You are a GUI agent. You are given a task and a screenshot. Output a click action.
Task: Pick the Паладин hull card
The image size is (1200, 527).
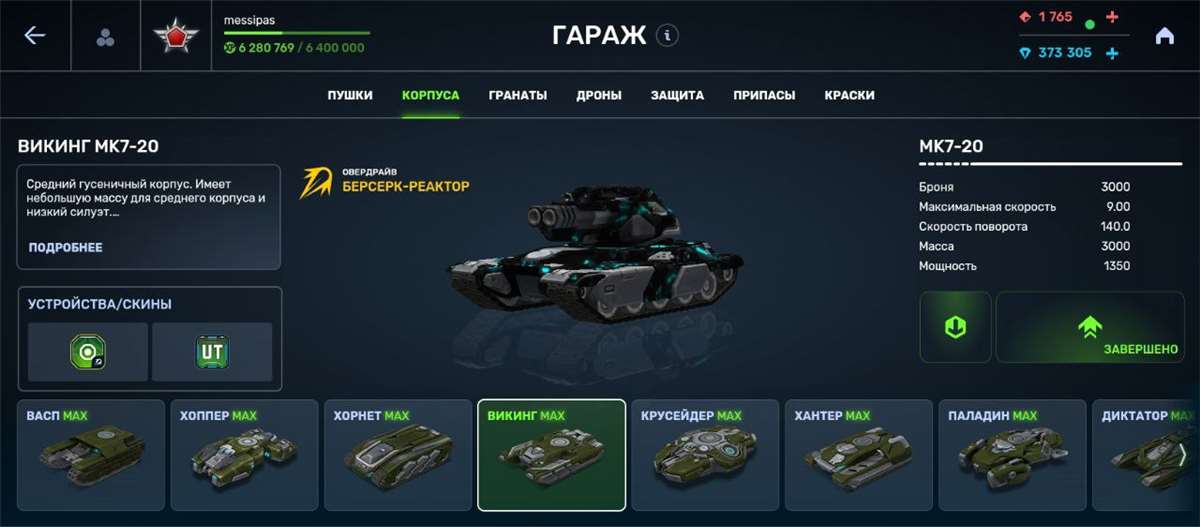pos(1012,455)
